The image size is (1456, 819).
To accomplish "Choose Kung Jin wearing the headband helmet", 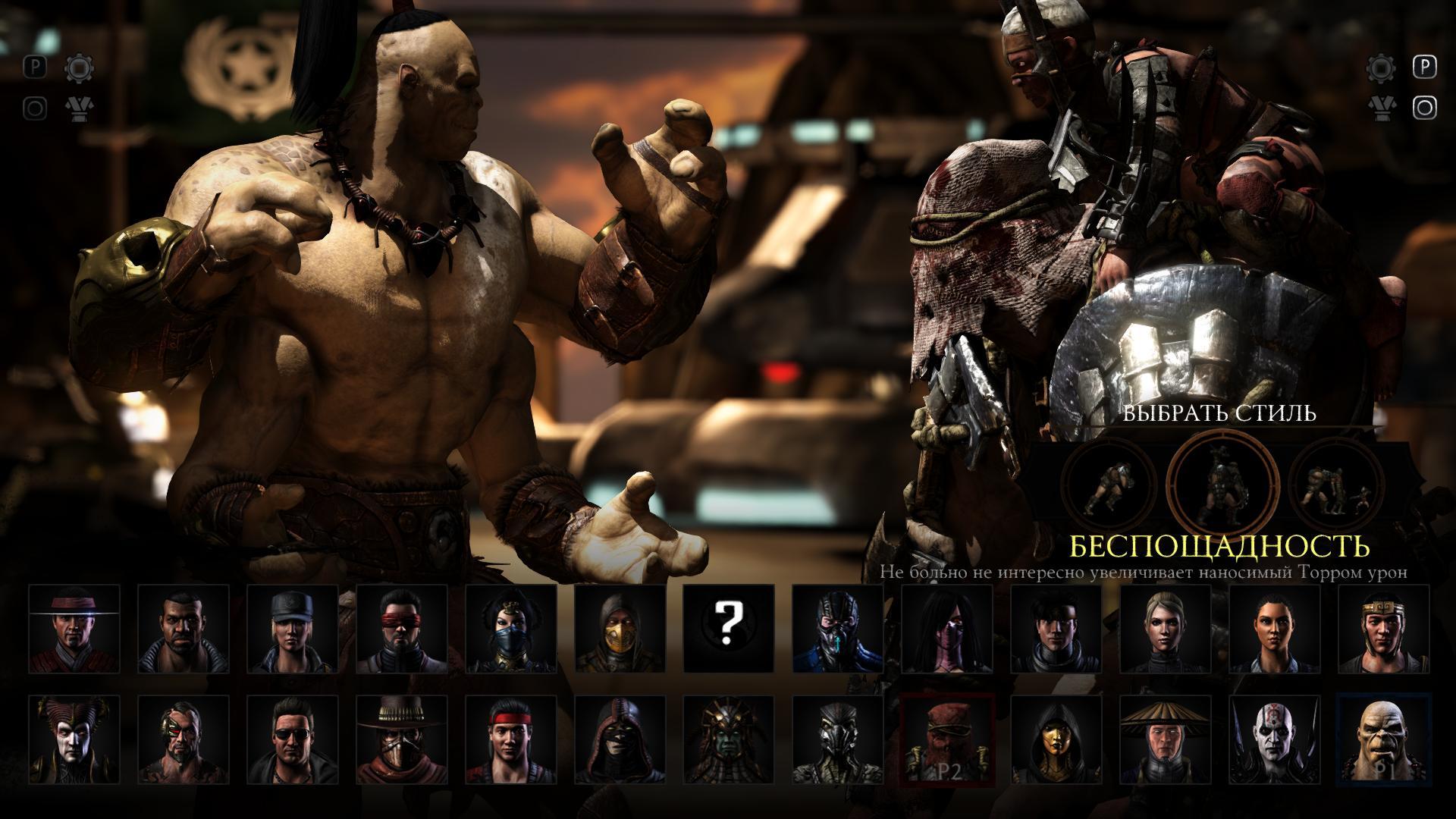I will click(1385, 629).
